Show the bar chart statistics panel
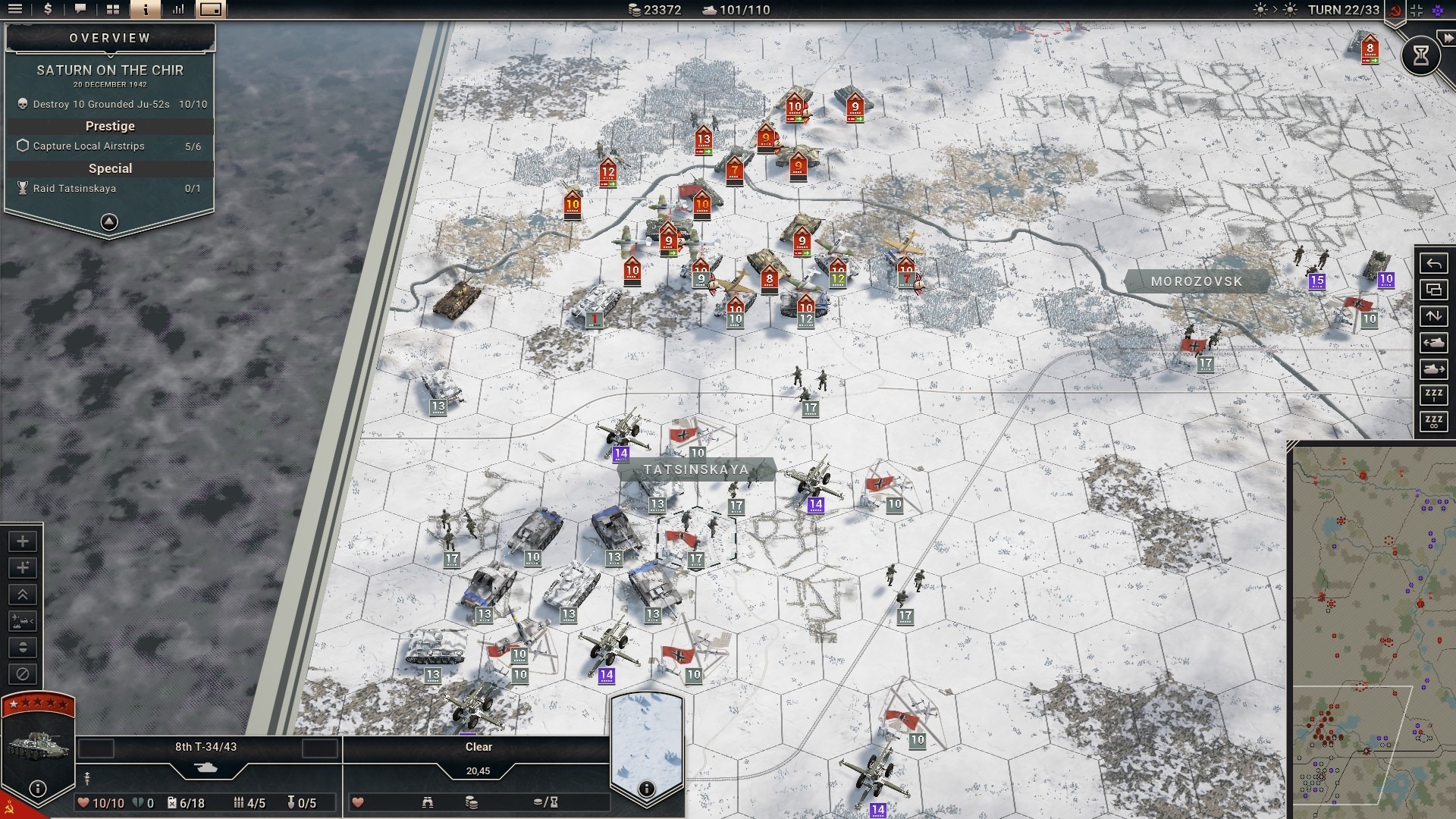 tap(178, 10)
